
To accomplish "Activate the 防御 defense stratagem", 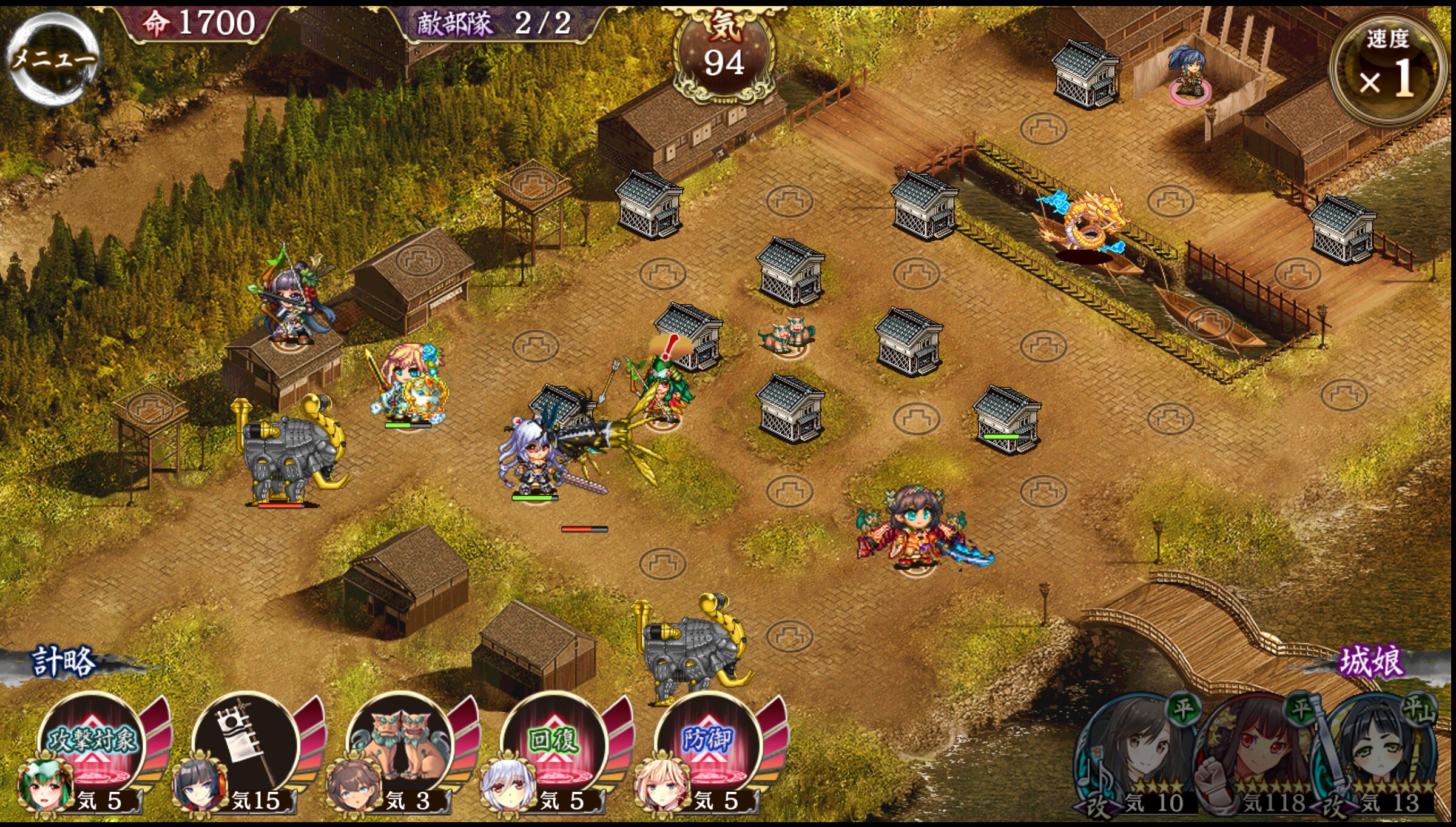I will [x=707, y=747].
